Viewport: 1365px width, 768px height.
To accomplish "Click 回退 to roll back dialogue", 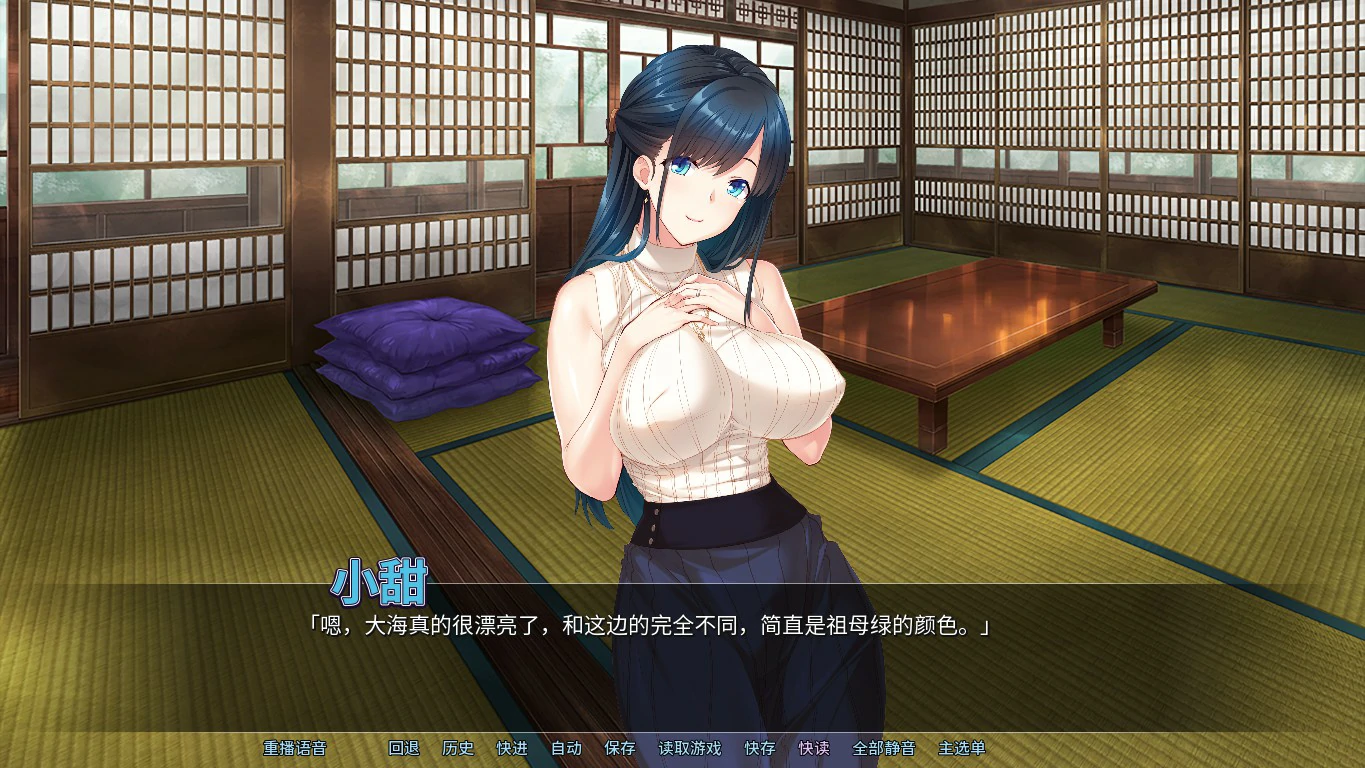I will coord(404,748).
